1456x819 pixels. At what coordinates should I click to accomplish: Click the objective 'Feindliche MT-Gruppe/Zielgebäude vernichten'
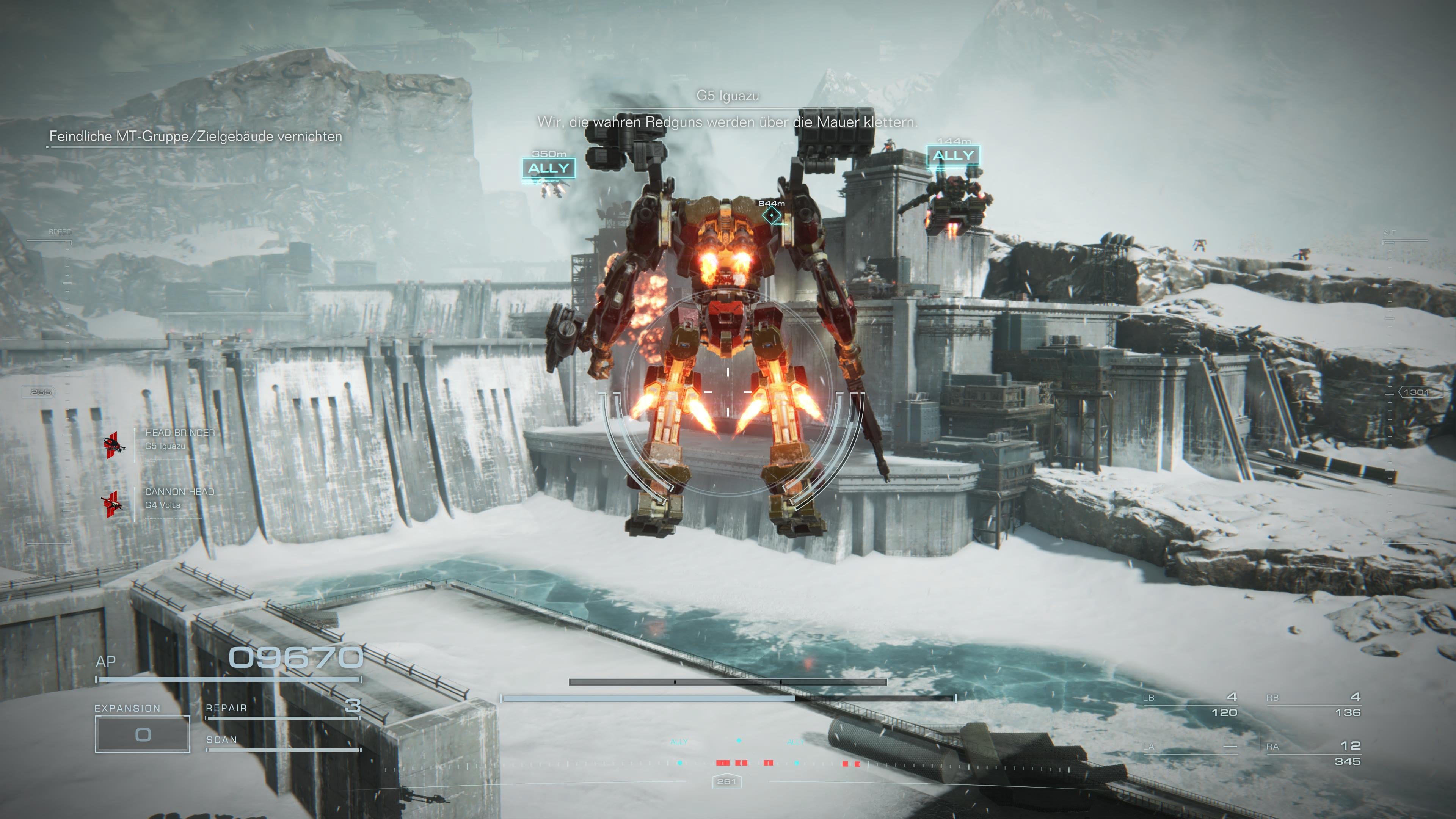(195, 136)
